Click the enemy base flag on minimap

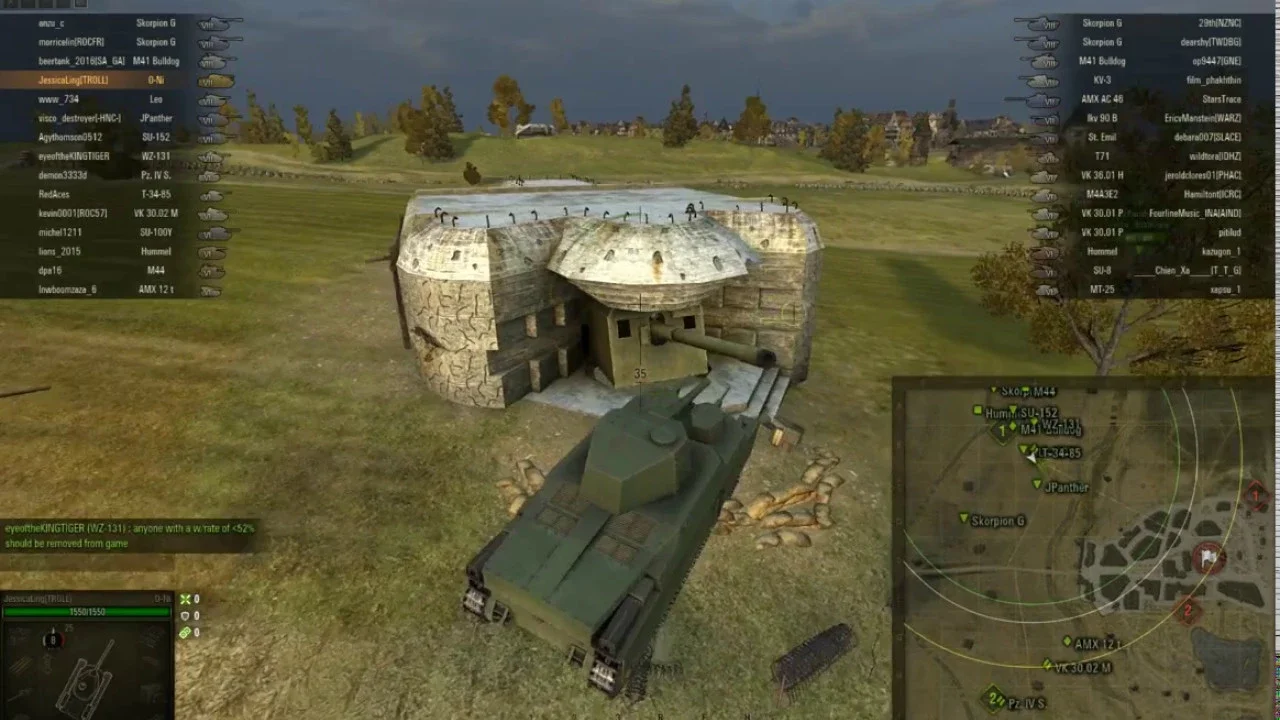(x=1208, y=557)
